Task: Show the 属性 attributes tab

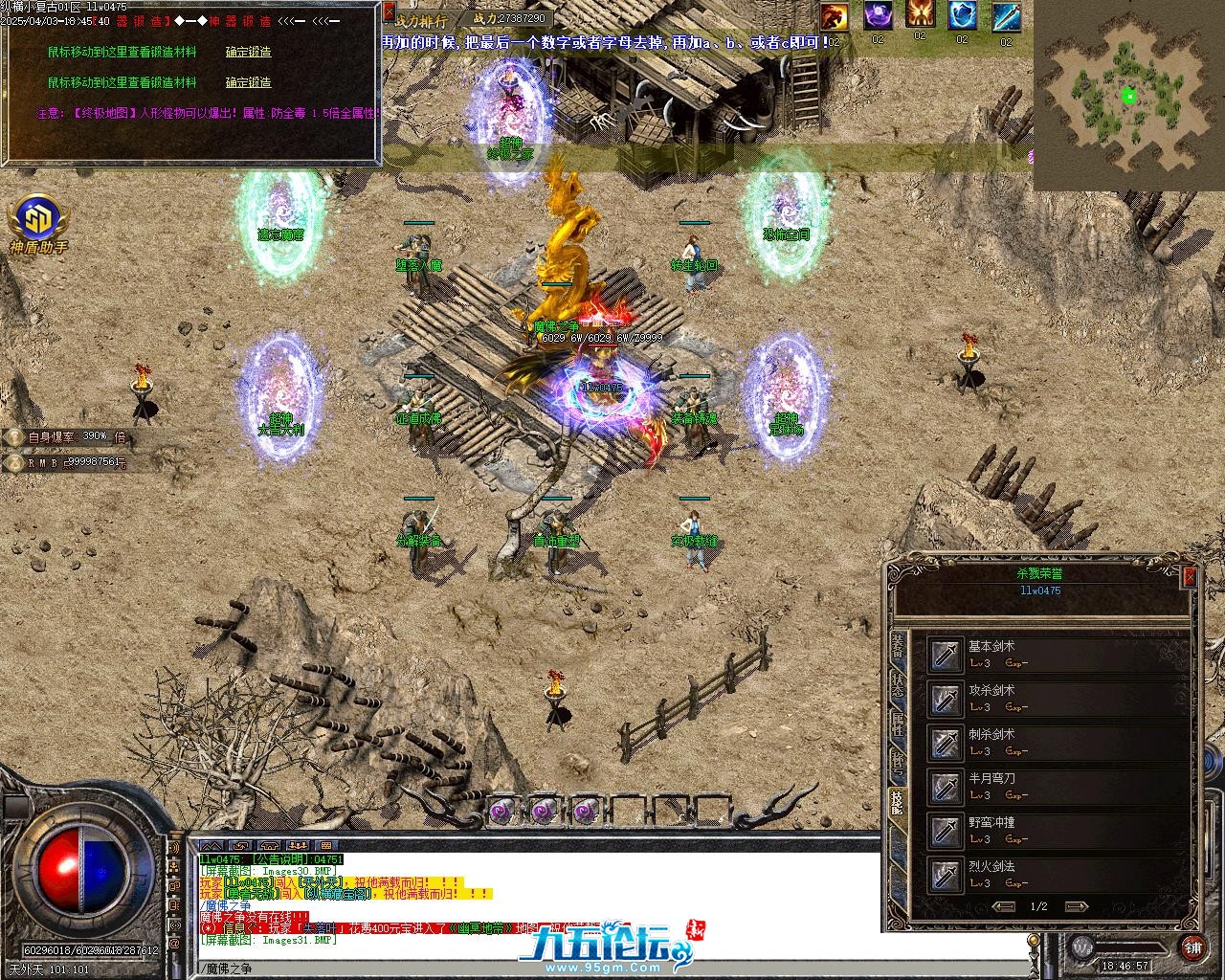Action: pyautogui.click(x=898, y=723)
